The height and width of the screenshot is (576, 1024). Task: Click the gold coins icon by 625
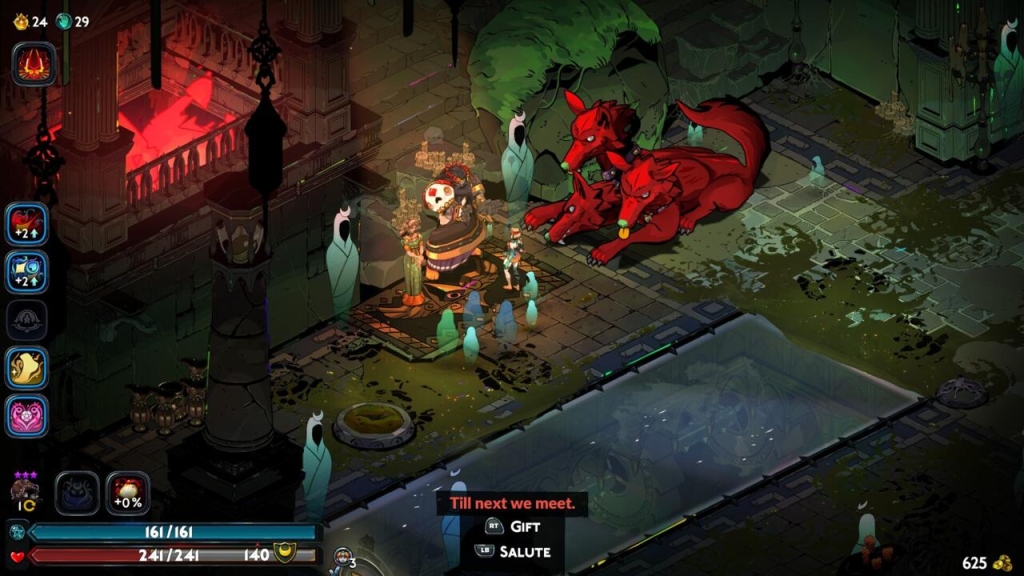click(1002, 563)
